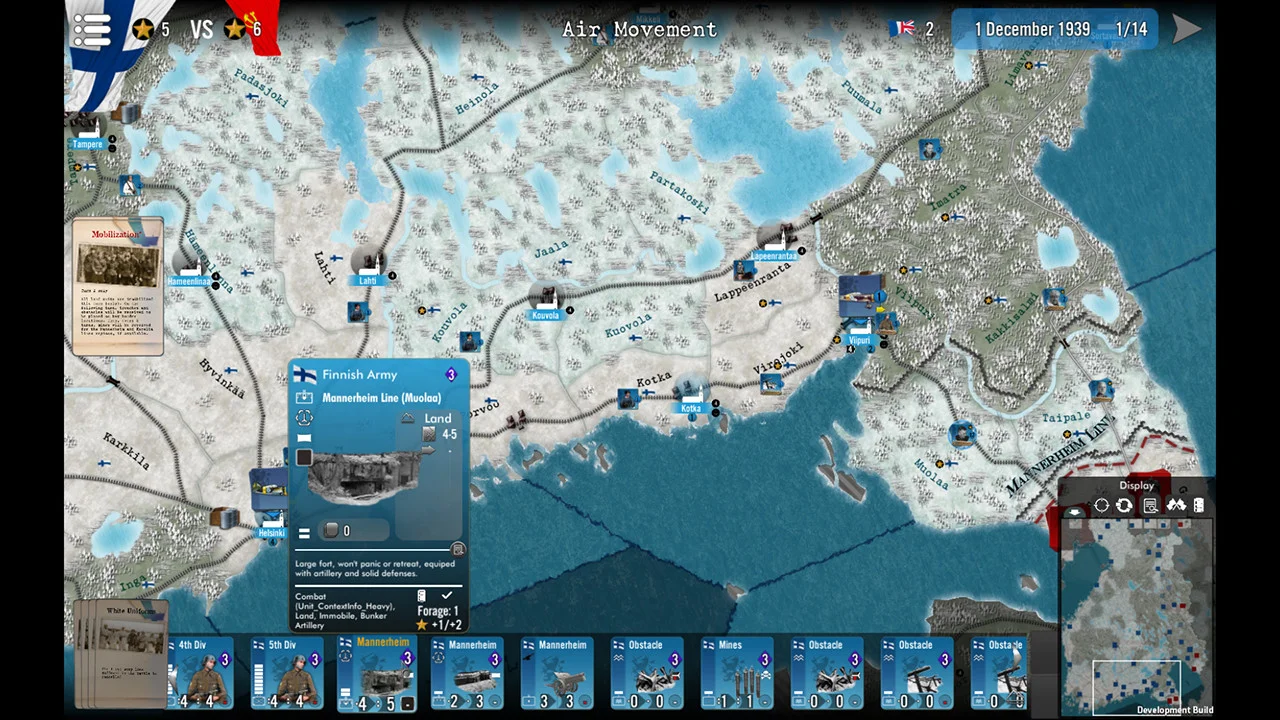The height and width of the screenshot is (720, 1280).
Task: Click the Air Movement phase title
Action: [x=639, y=29]
